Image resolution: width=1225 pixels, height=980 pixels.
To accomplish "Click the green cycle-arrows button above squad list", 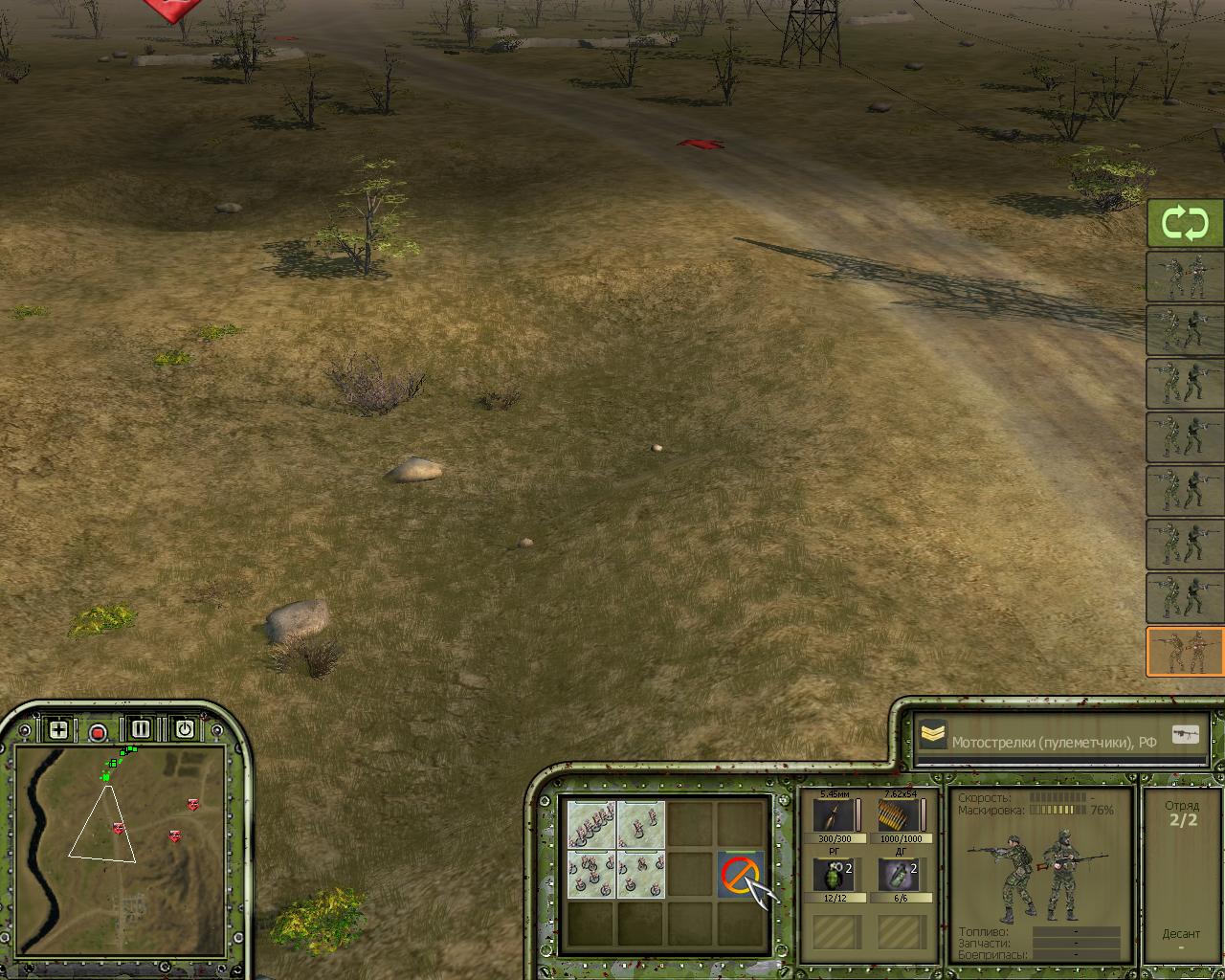I will coord(1185,224).
